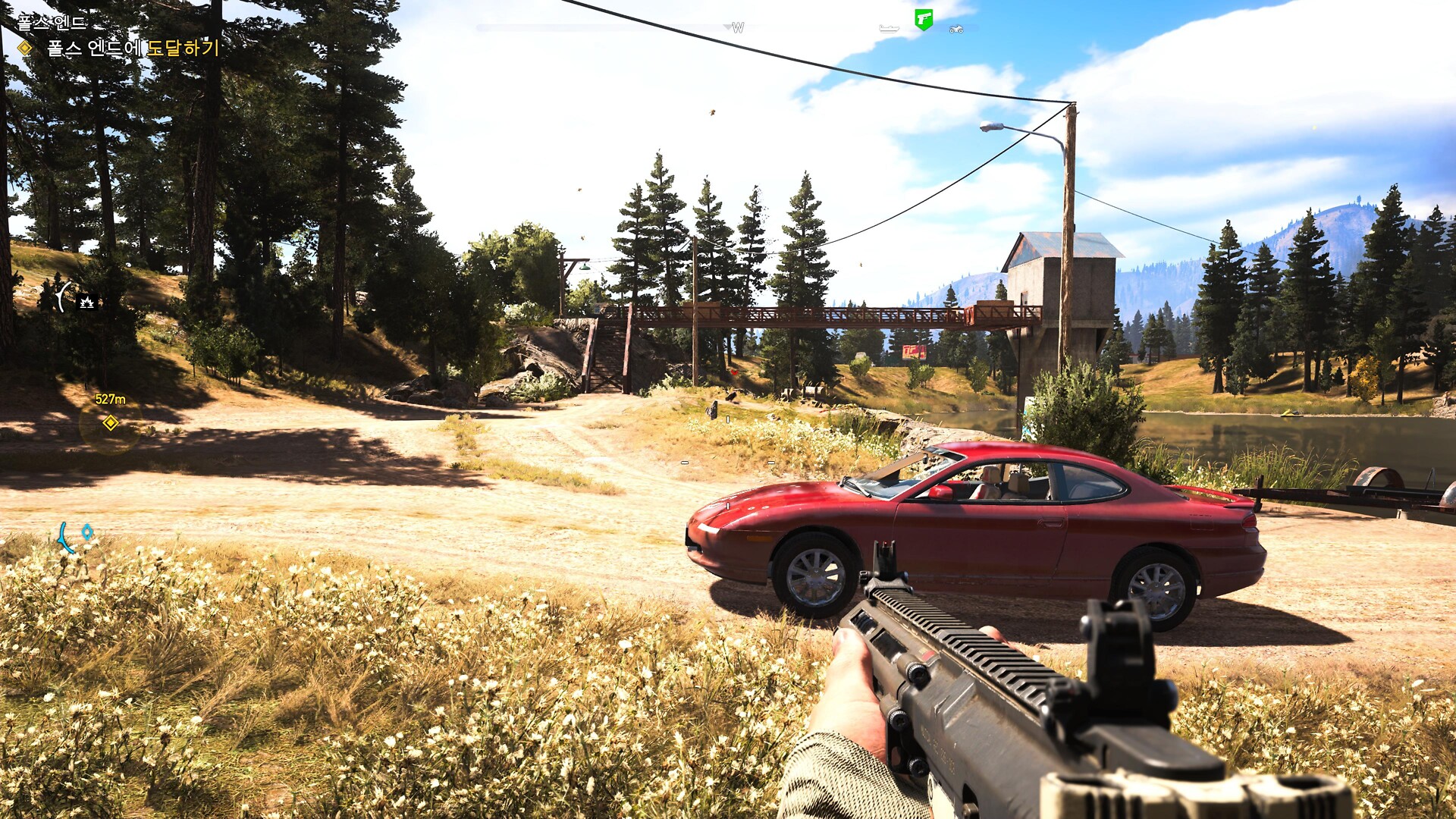Click the blue diamond off-screen marker
Screen dimensions: 1456x819
[87, 532]
